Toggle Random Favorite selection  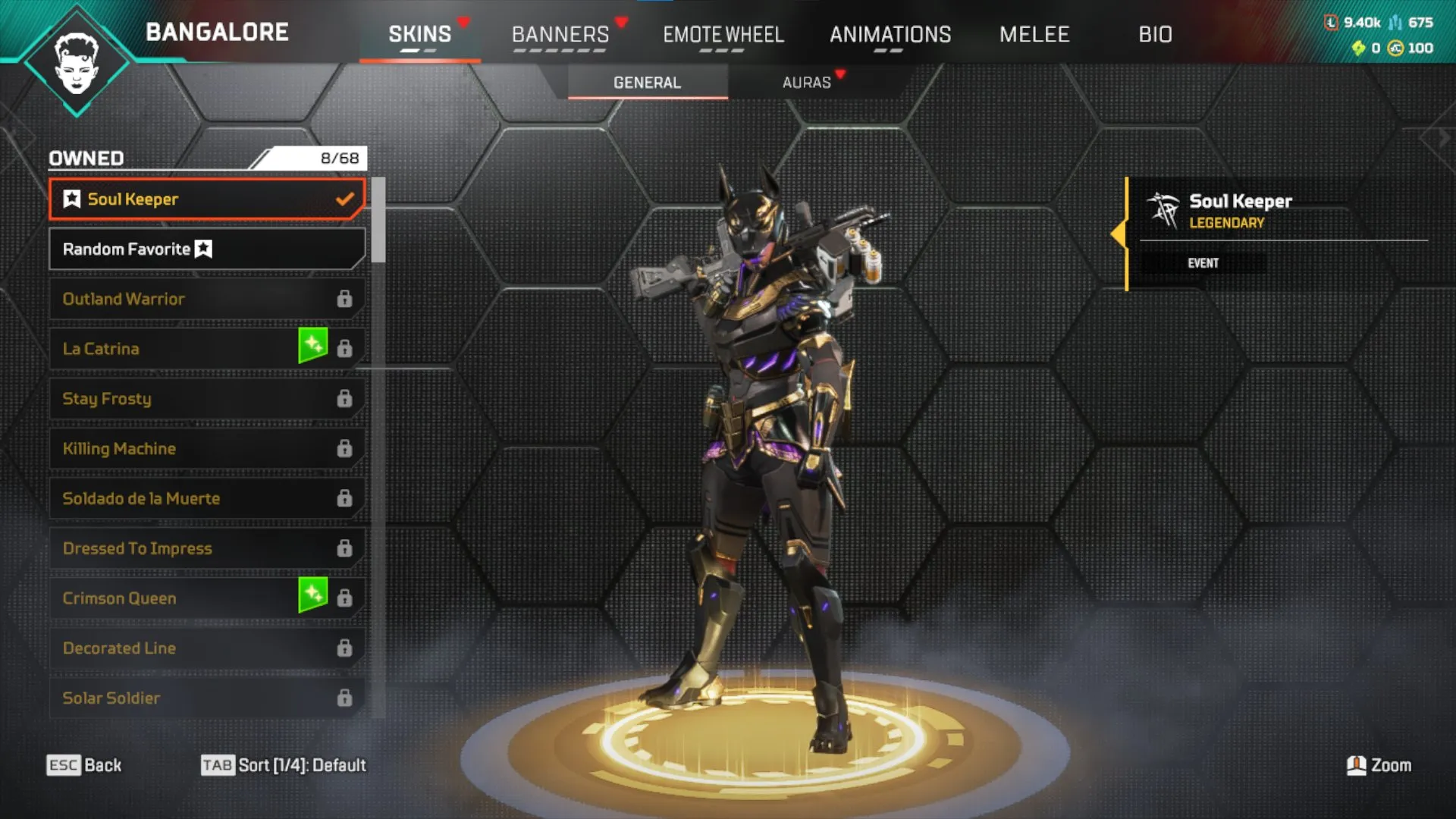(206, 248)
